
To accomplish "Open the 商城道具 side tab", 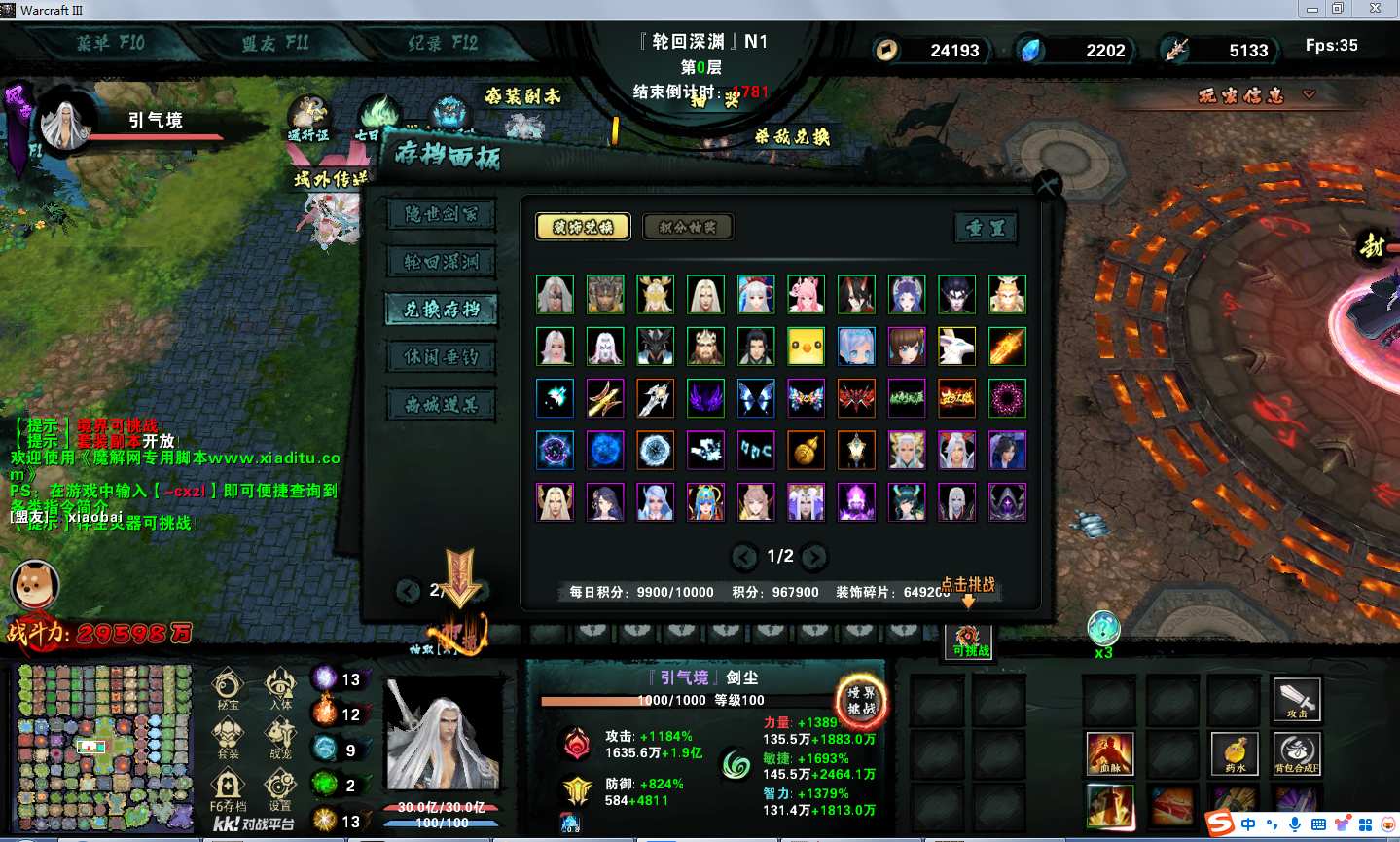I will coord(441,405).
